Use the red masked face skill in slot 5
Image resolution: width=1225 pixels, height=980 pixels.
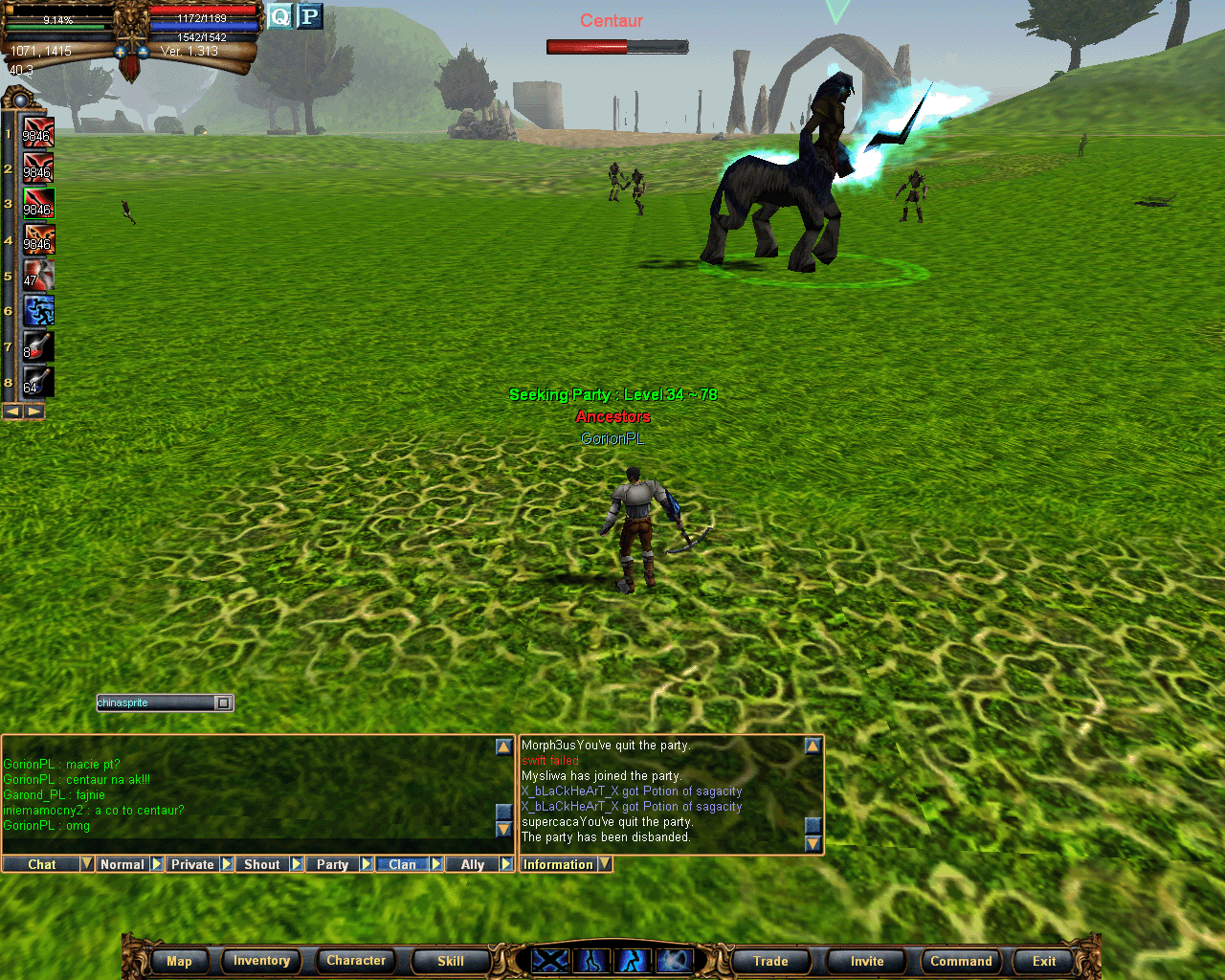point(38,275)
